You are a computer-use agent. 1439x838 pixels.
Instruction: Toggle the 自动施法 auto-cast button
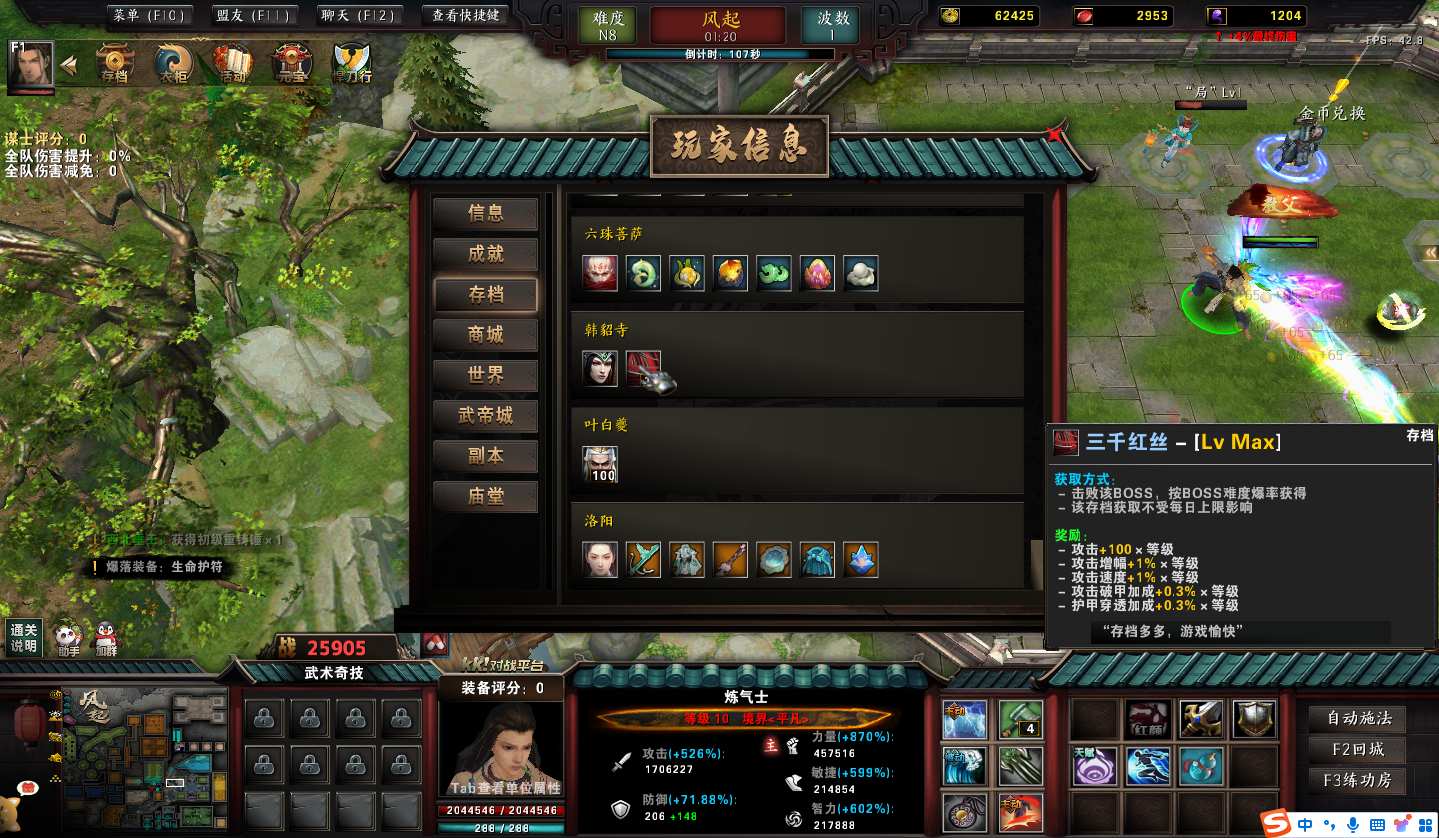[x=1357, y=718]
